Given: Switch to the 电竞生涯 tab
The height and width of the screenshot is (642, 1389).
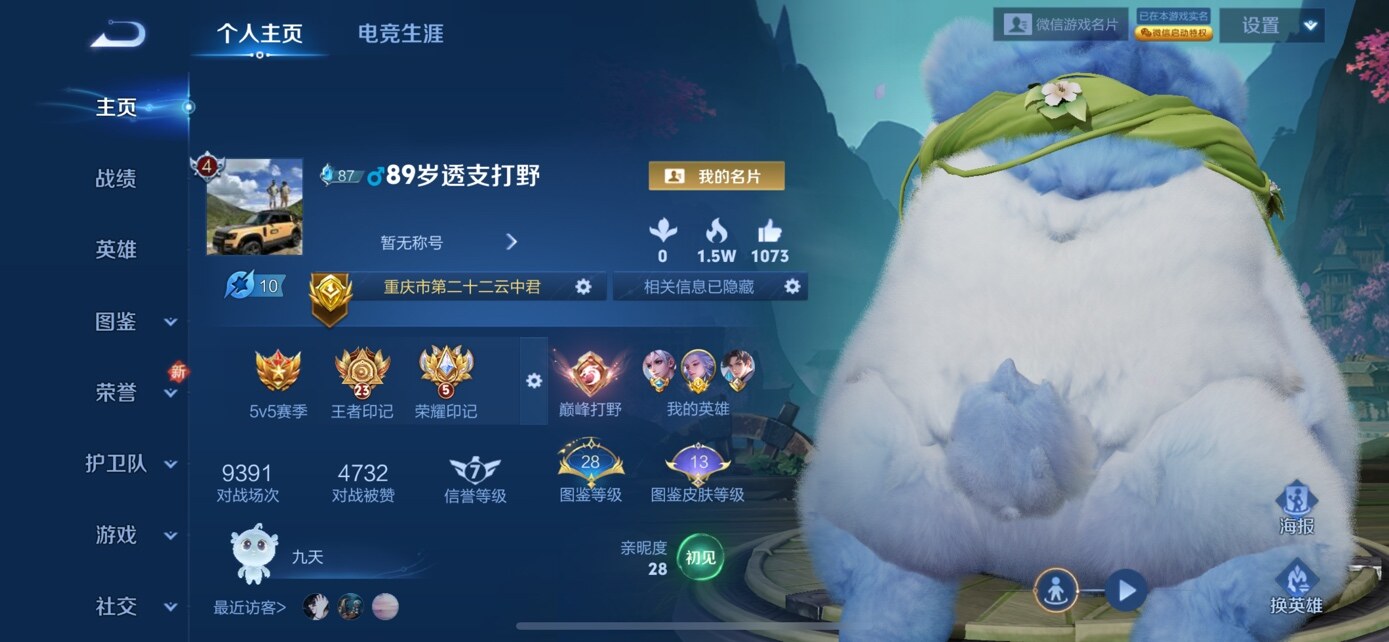Looking at the screenshot, I should point(400,33).
